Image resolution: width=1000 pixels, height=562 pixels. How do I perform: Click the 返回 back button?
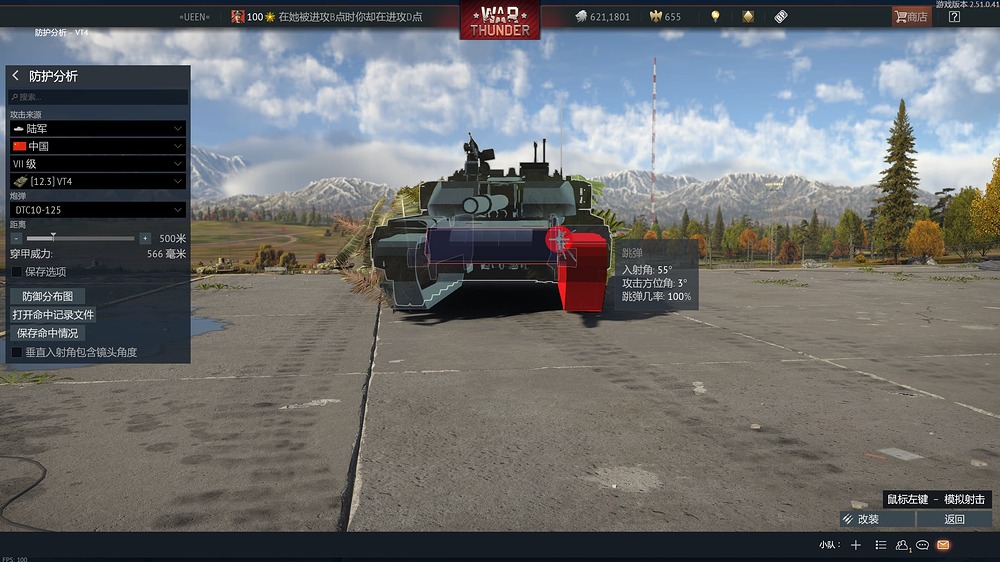pos(954,519)
